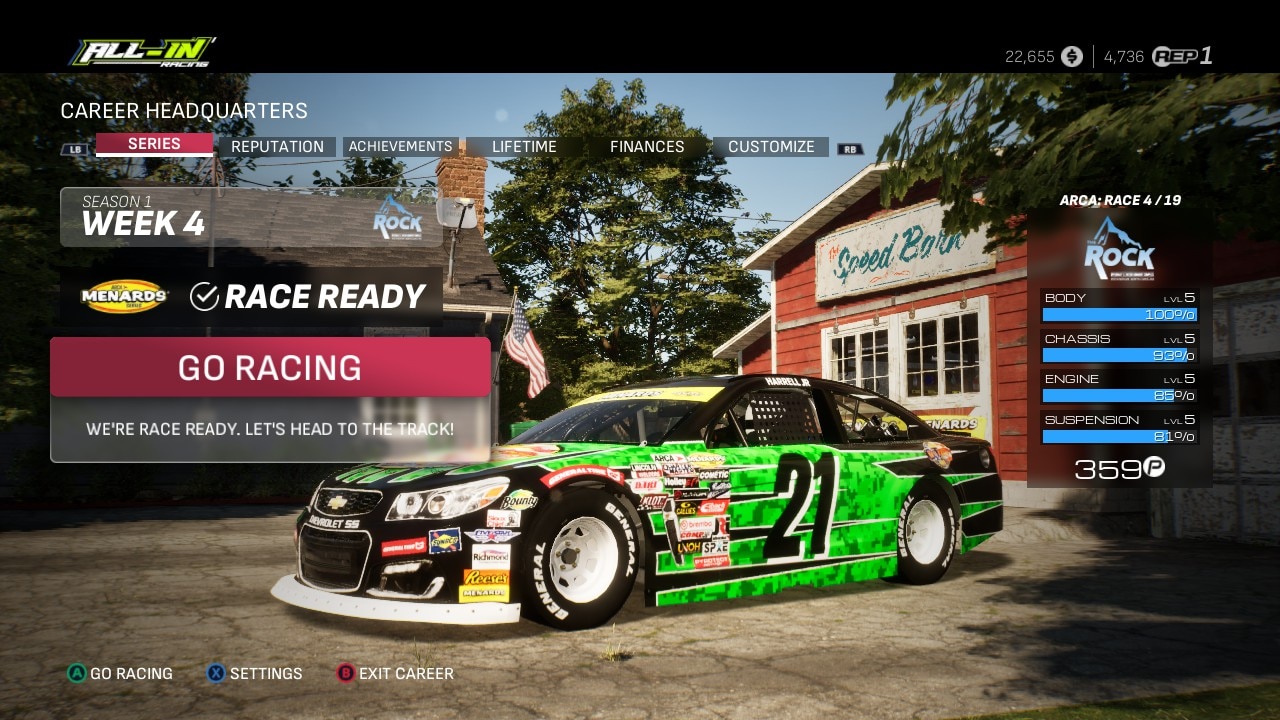Screen dimensions: 1280x720
Task: Show the Achievements tab
Action: coord(400,146)
